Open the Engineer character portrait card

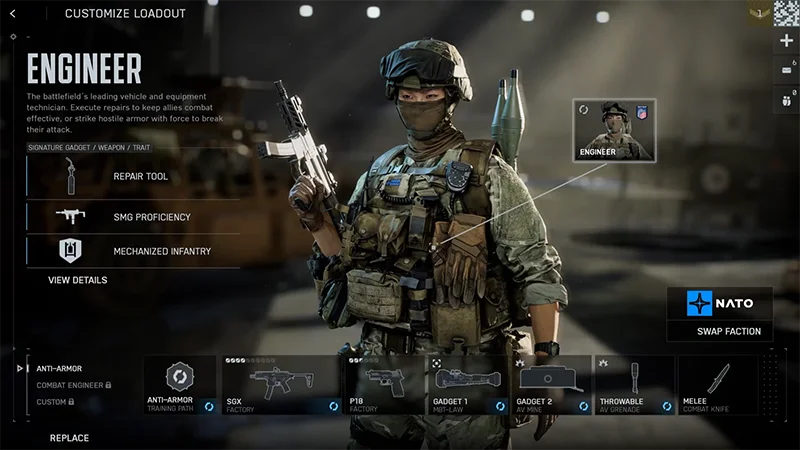click(610, 130)
